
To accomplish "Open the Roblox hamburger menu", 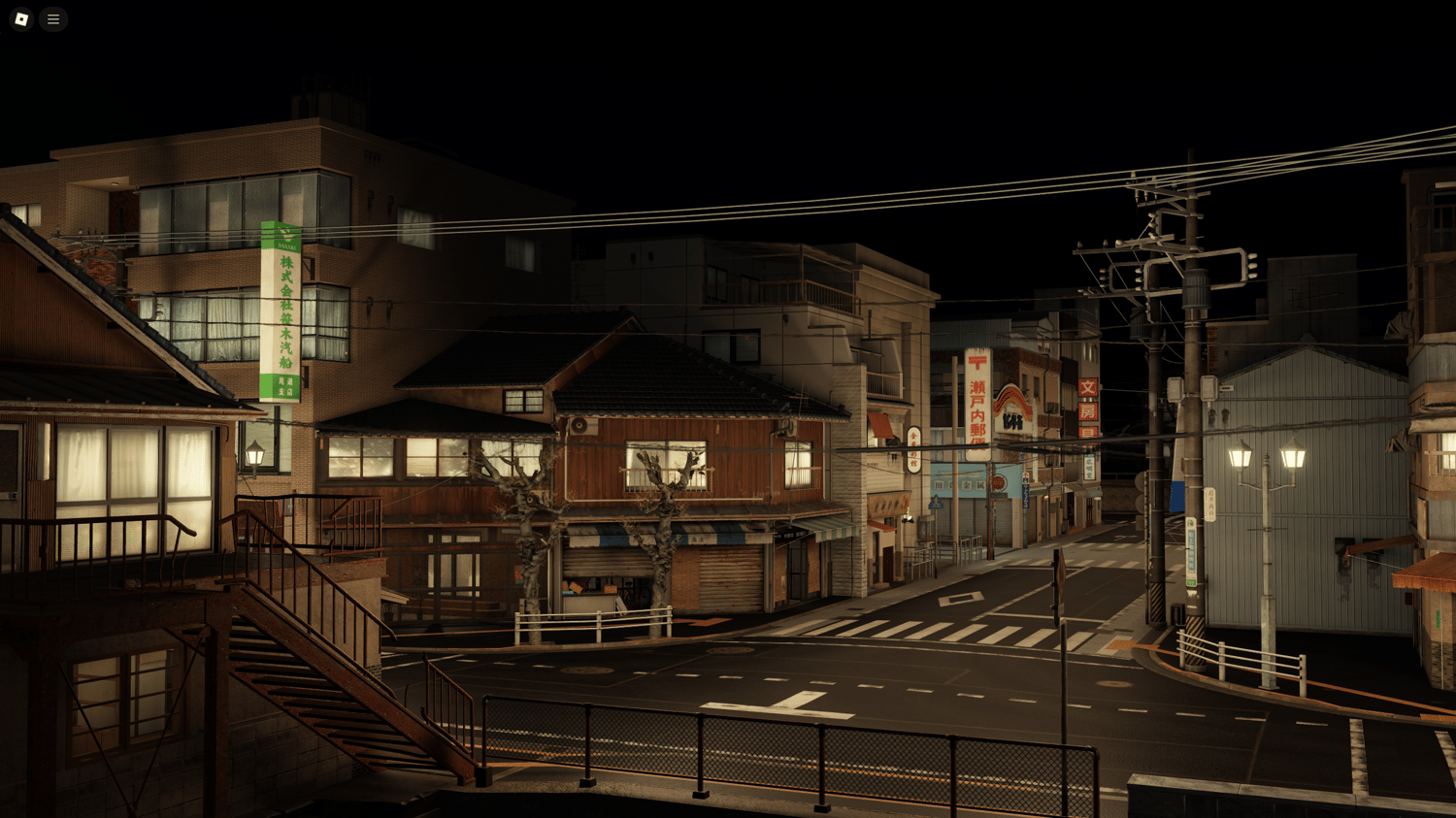I will coord(53,19).
